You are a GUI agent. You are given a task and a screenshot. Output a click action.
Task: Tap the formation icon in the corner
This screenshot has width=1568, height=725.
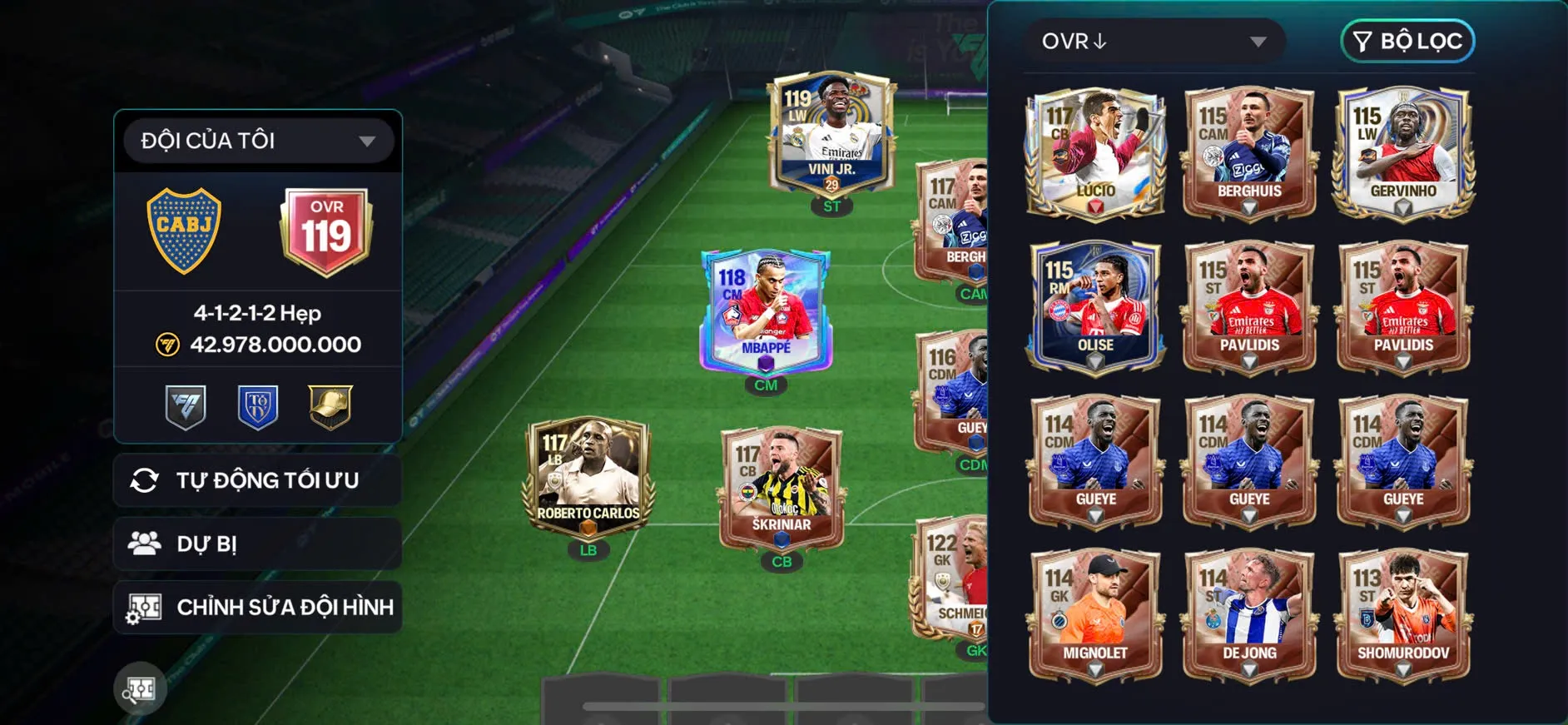click(x=140, y=688)
